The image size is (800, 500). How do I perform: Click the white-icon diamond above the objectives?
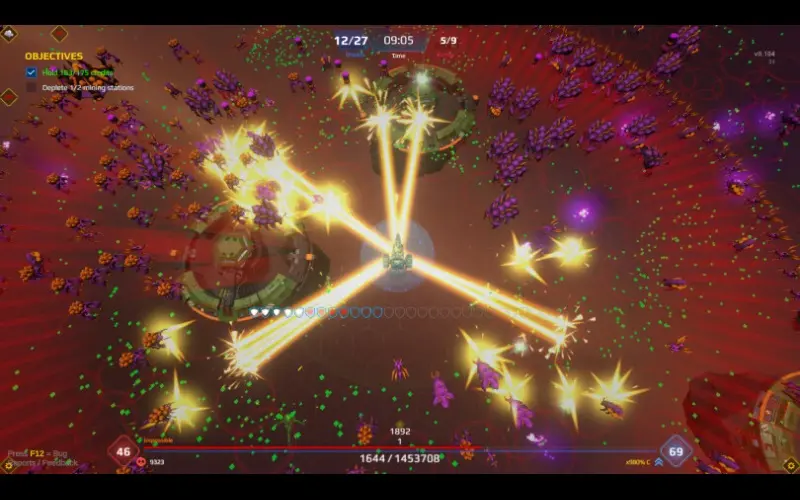click(9, 34)
